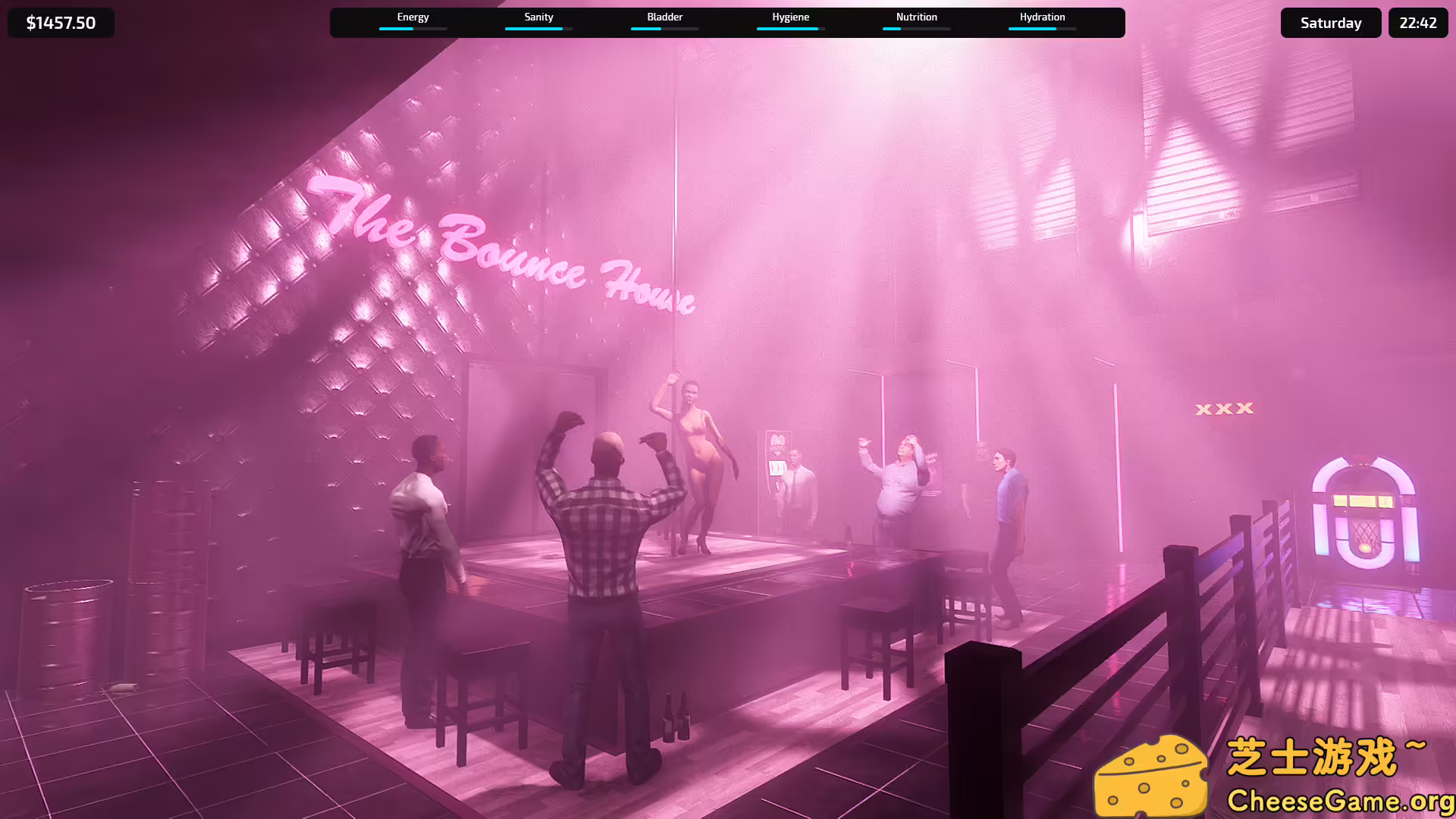Screen dimensions: 1456x819
Task: Click the Energy stat indicator
Action: (x=413, y=17)
